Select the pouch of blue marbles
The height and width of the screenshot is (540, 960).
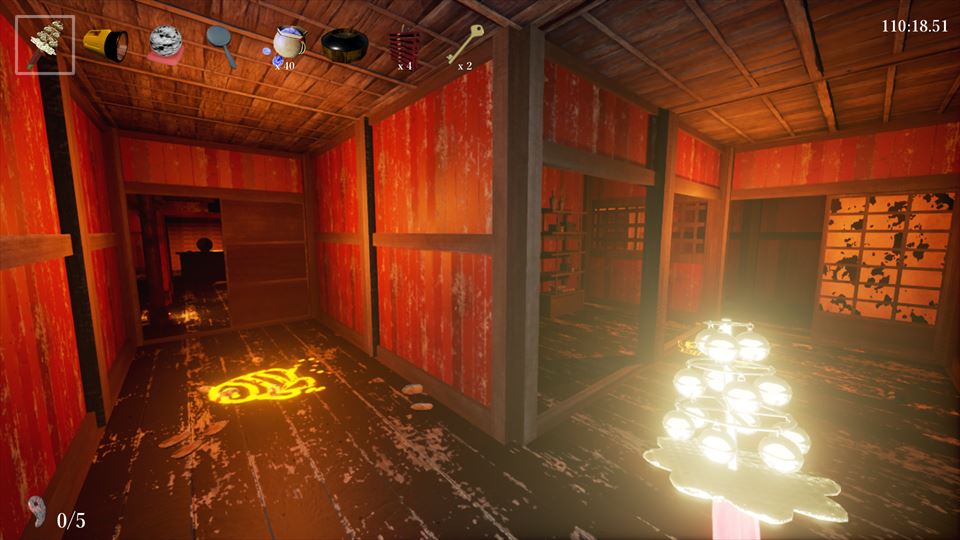pos(287,44)
